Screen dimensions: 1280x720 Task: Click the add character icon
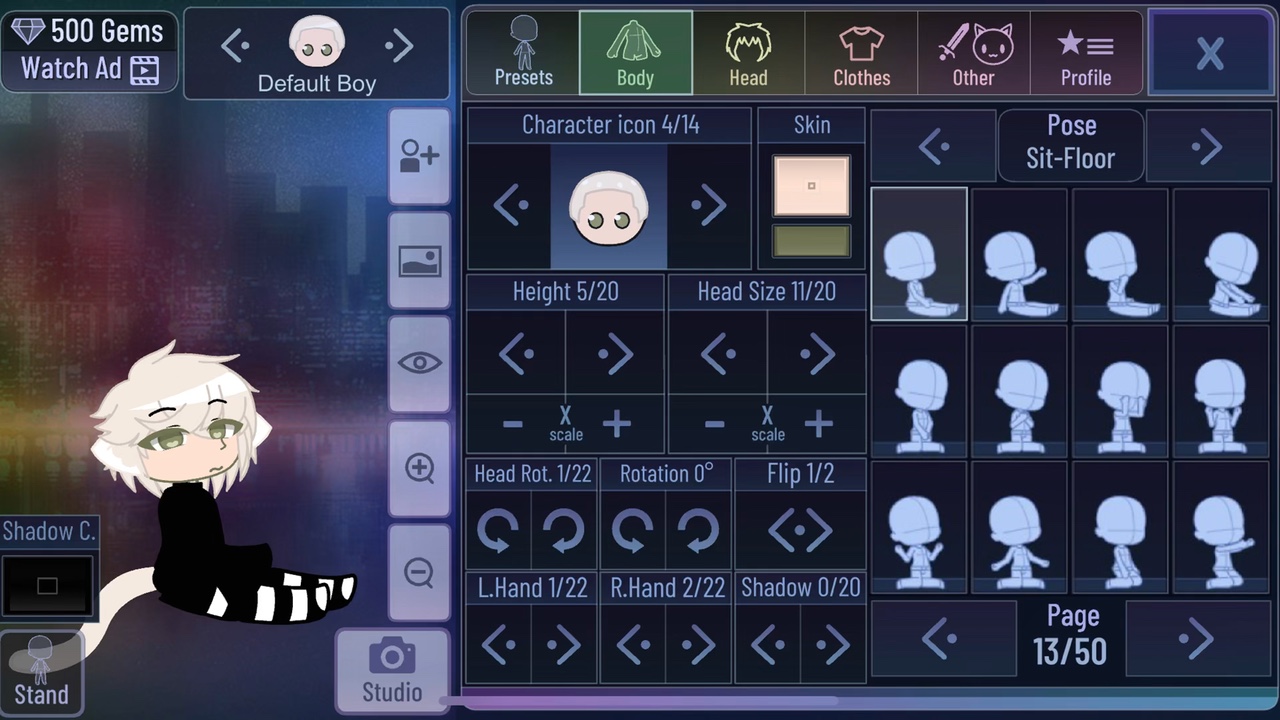(x=419, y=157)
